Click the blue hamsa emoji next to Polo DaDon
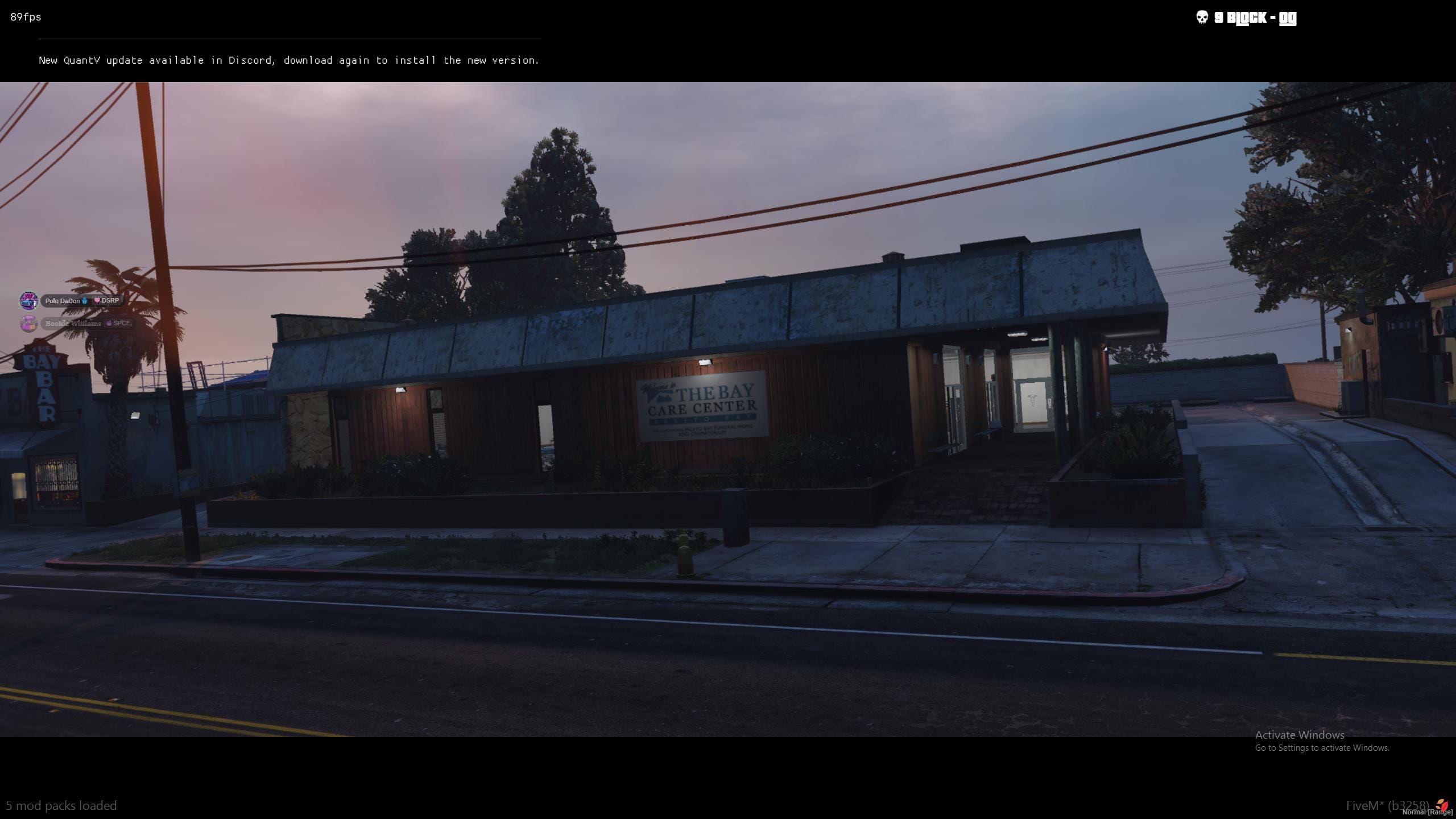 84,300
